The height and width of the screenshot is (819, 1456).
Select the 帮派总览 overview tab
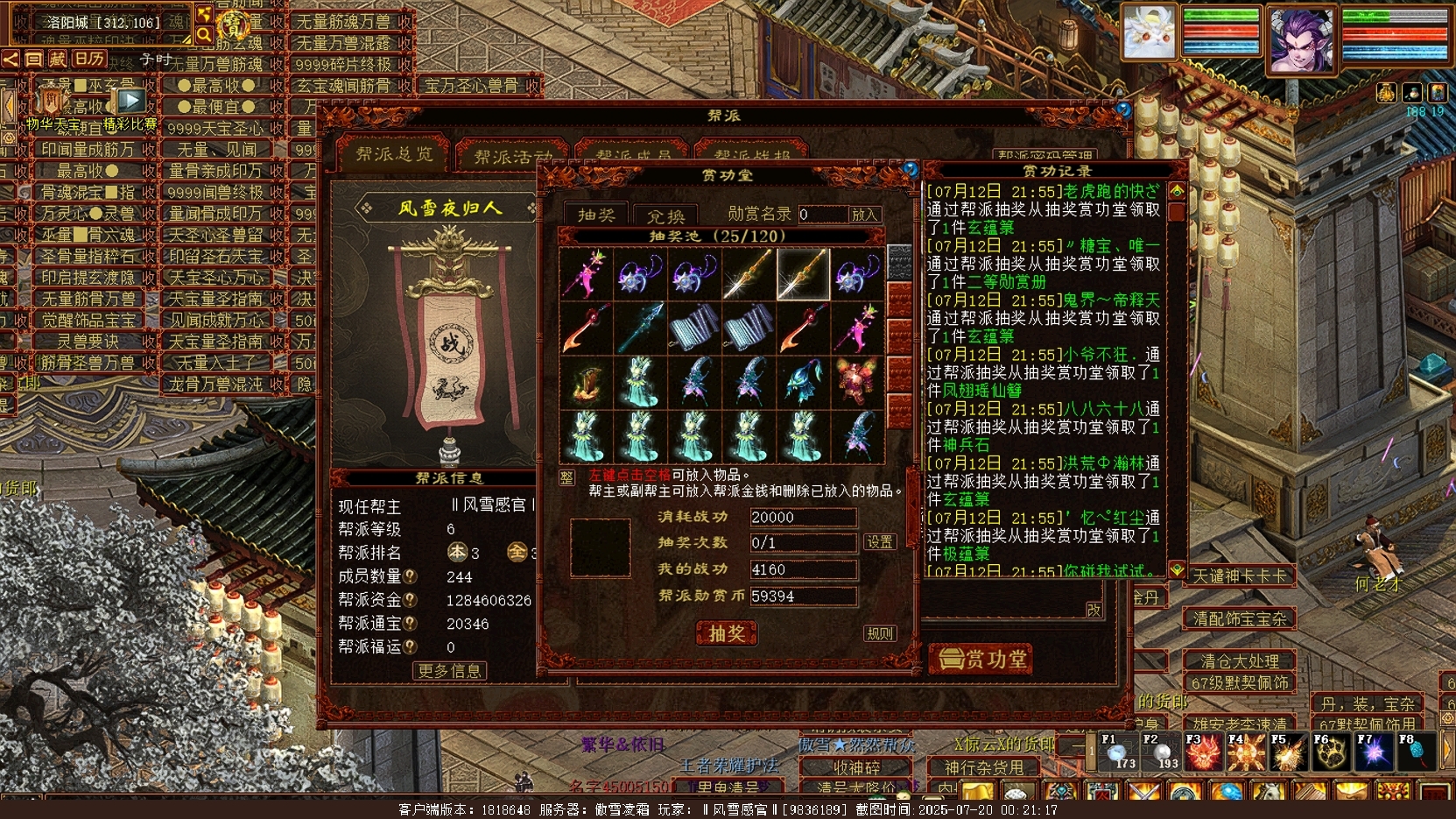click(x=394, y=155)
